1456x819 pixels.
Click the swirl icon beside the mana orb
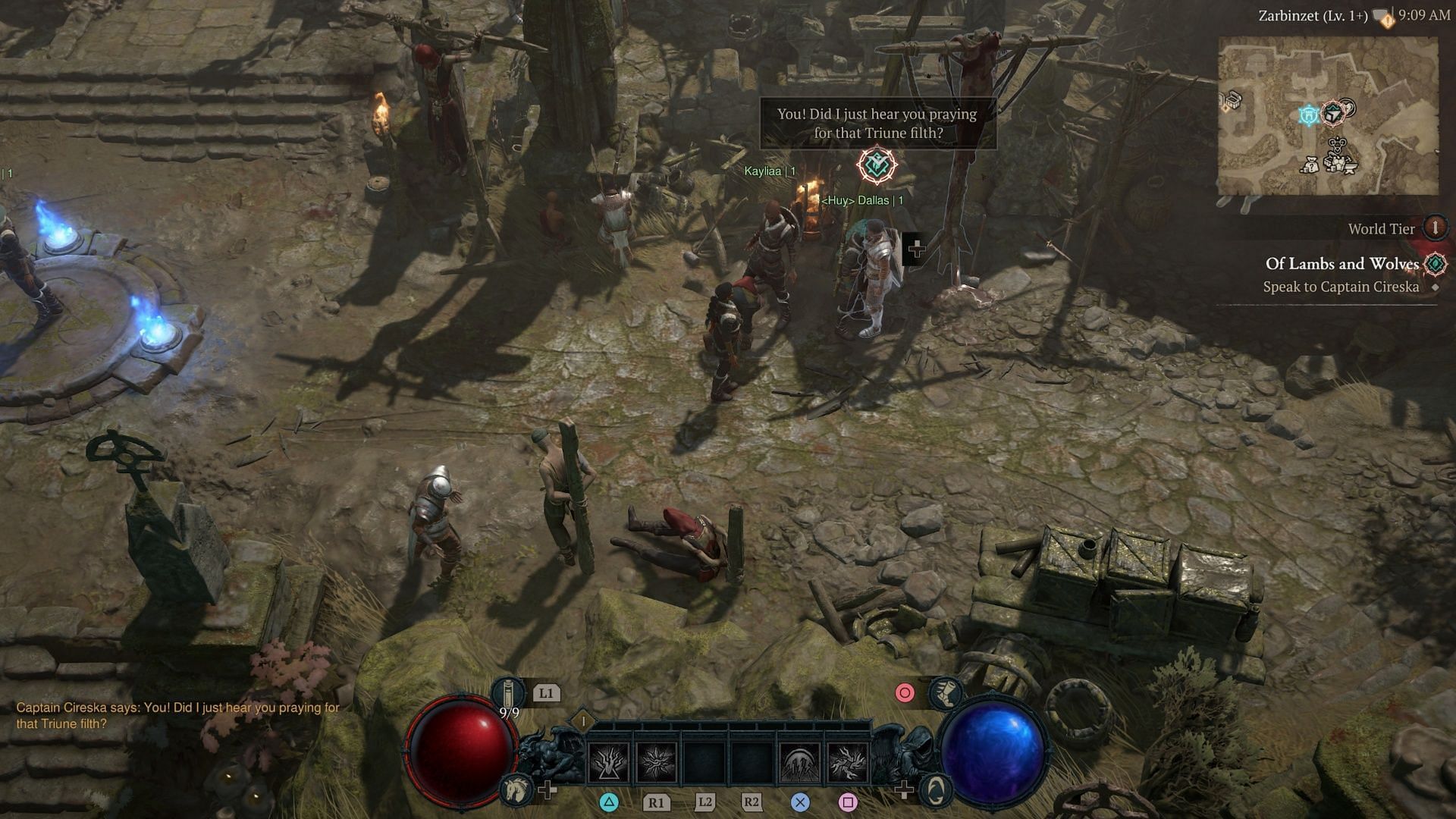click(936, 790)
